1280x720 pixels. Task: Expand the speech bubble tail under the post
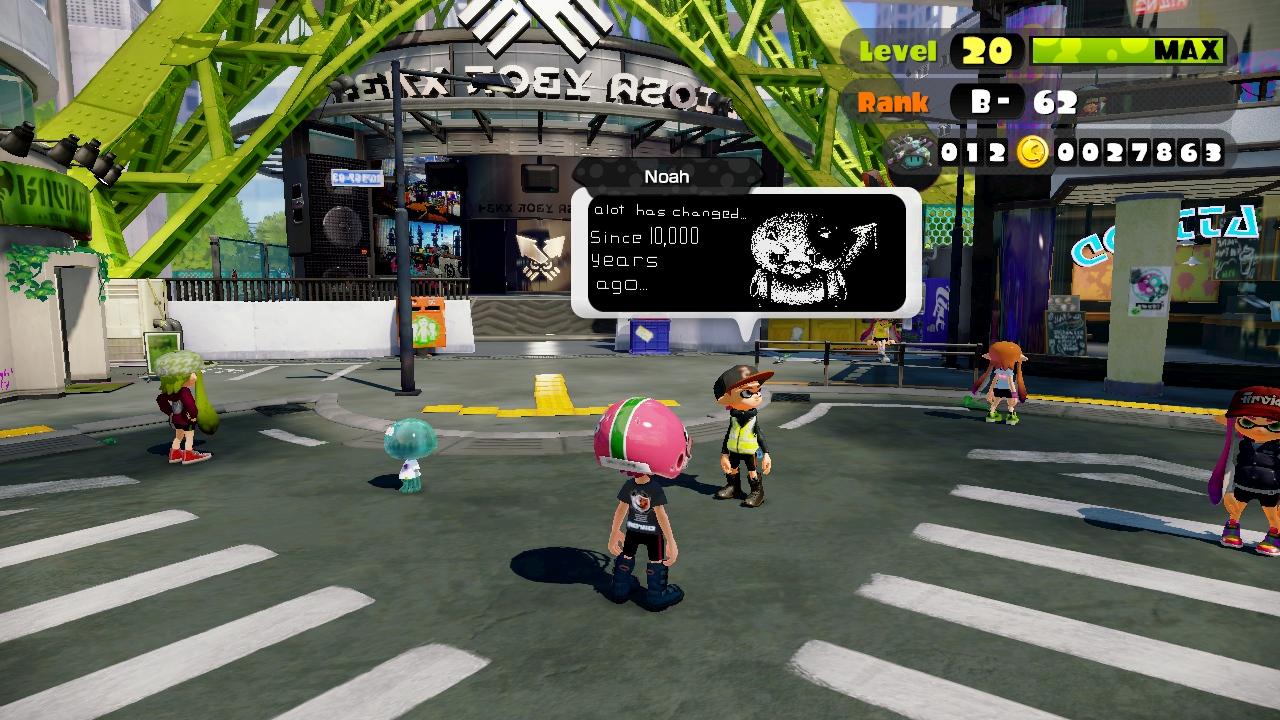745,330
